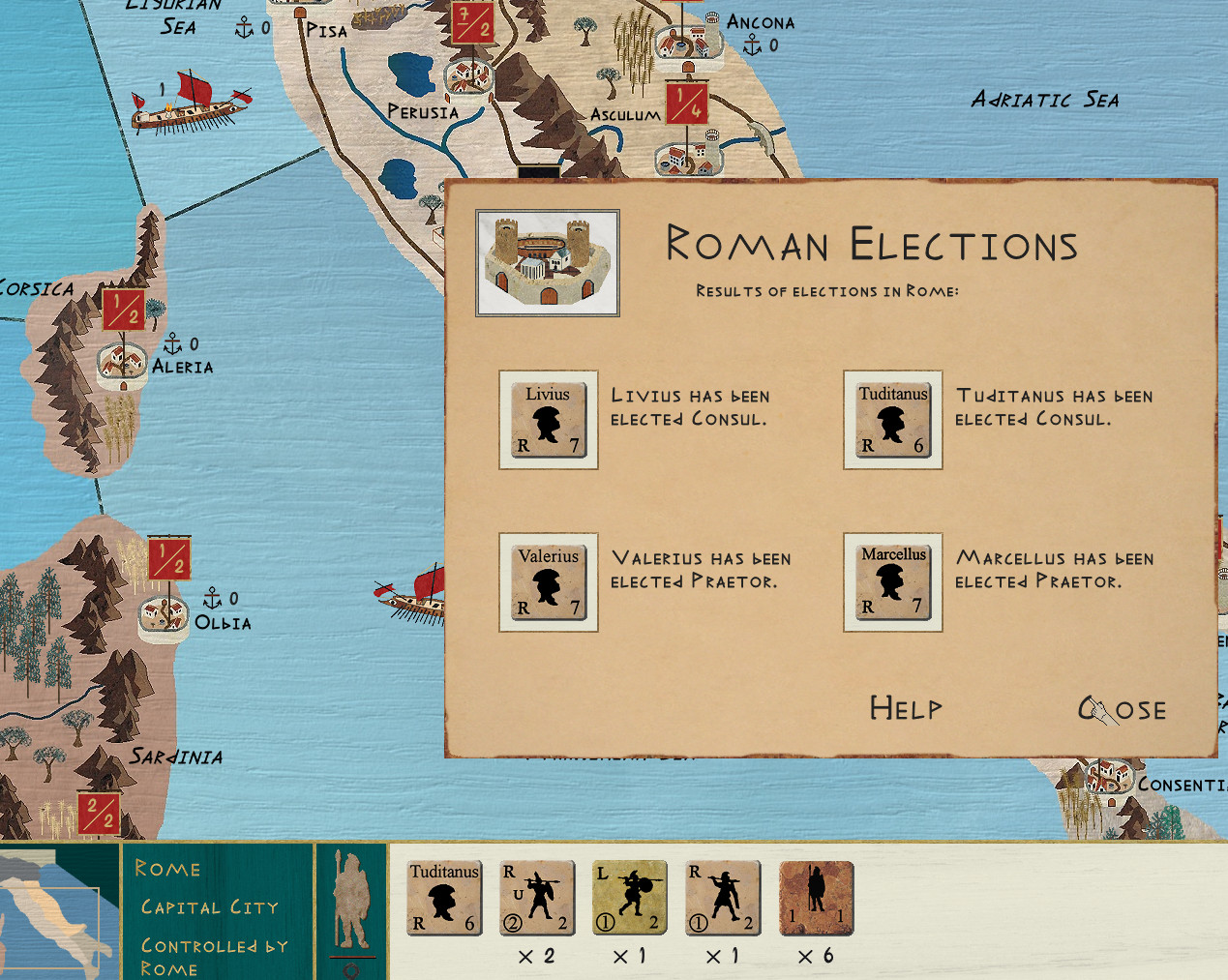
Task: Select the dark garrison unit counter ×6
Action: (817, 898)
